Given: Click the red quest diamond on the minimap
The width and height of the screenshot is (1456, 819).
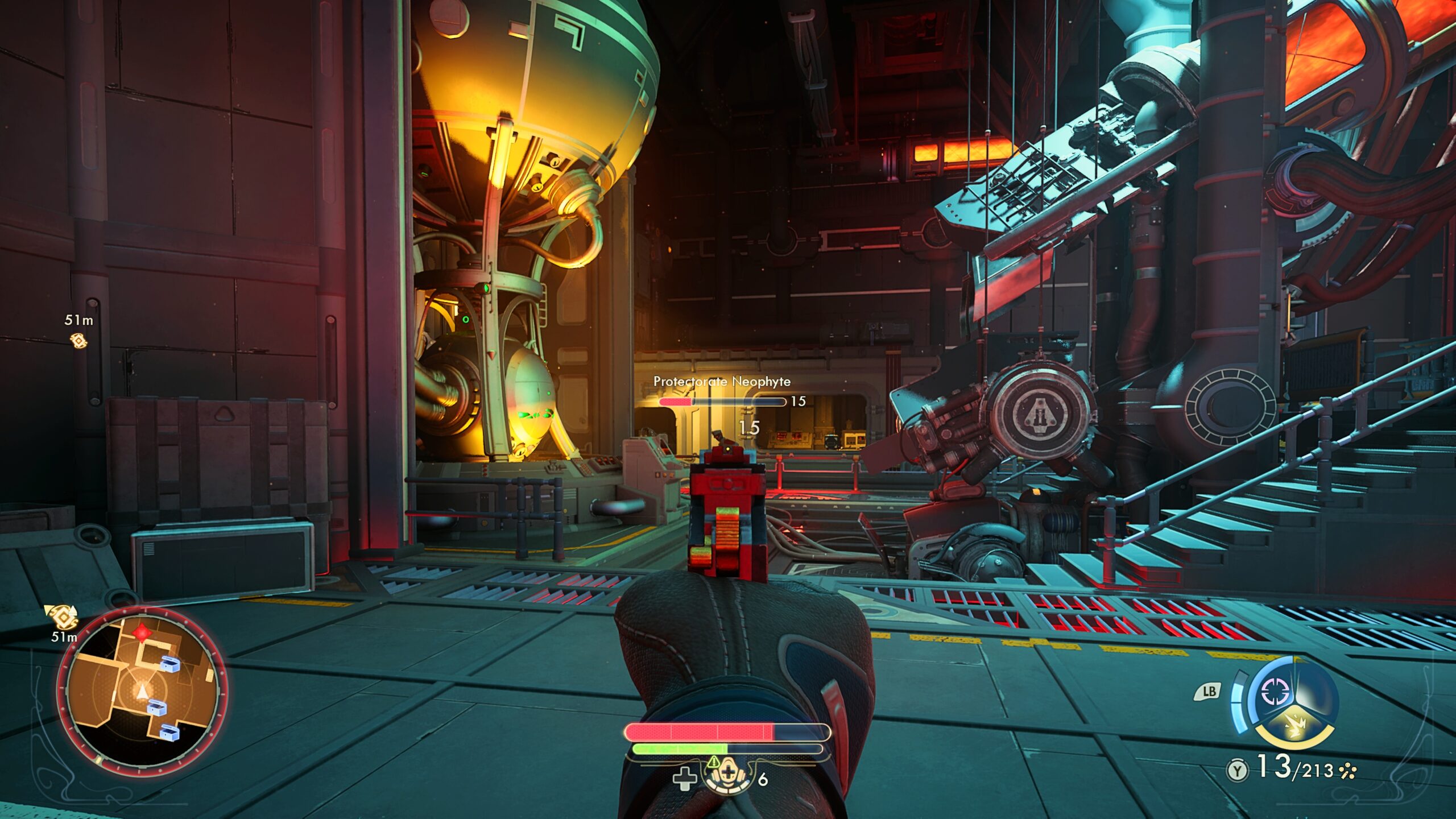Looking at the screenshot, I should tap(142, 633).
